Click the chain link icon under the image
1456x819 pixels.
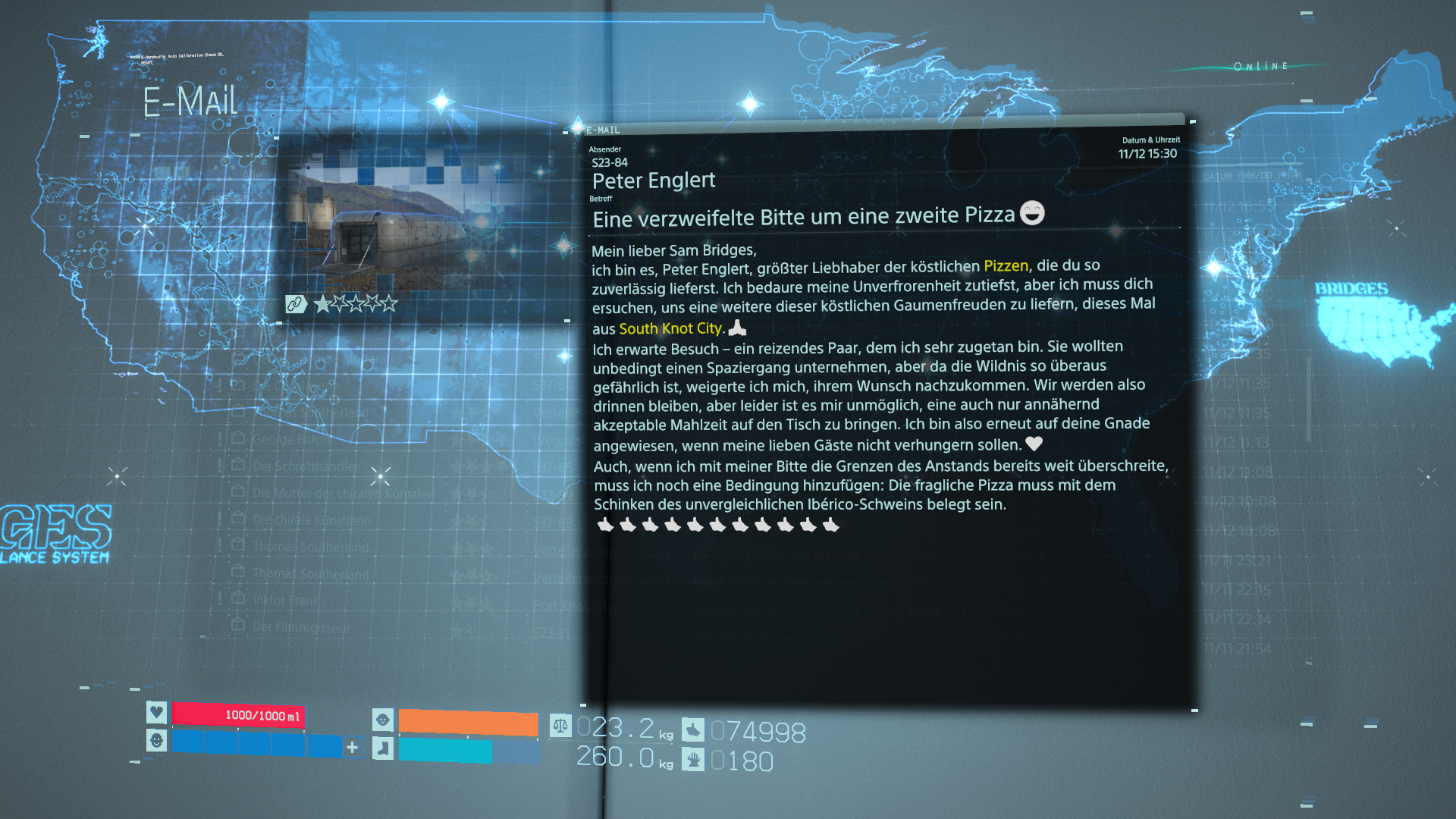[296, 304]
